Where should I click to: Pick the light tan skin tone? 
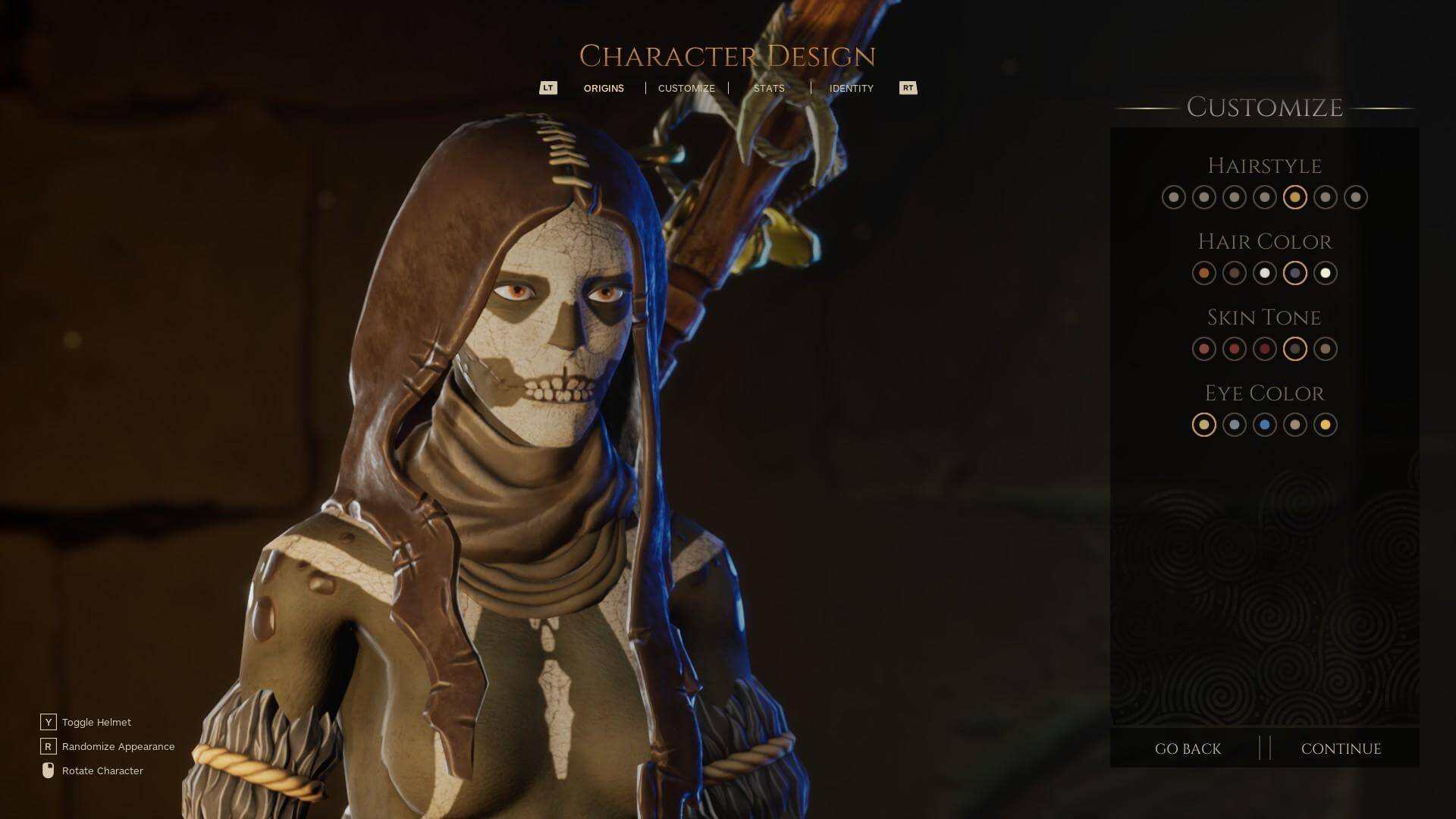(x=1325, y=349)
